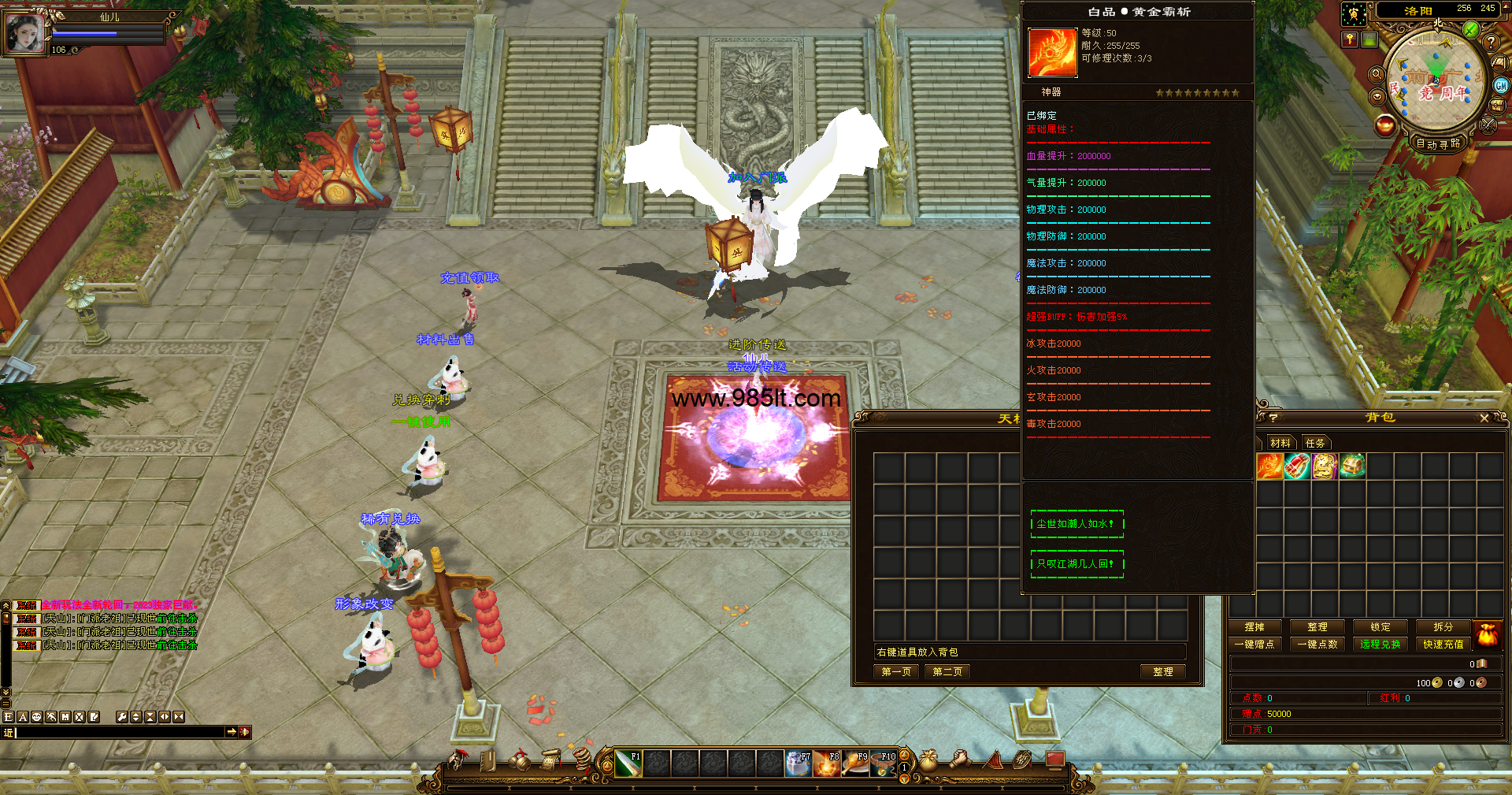Use the F1 dagger skill slot
1512x795 pixels.
(x=628, y=763)
